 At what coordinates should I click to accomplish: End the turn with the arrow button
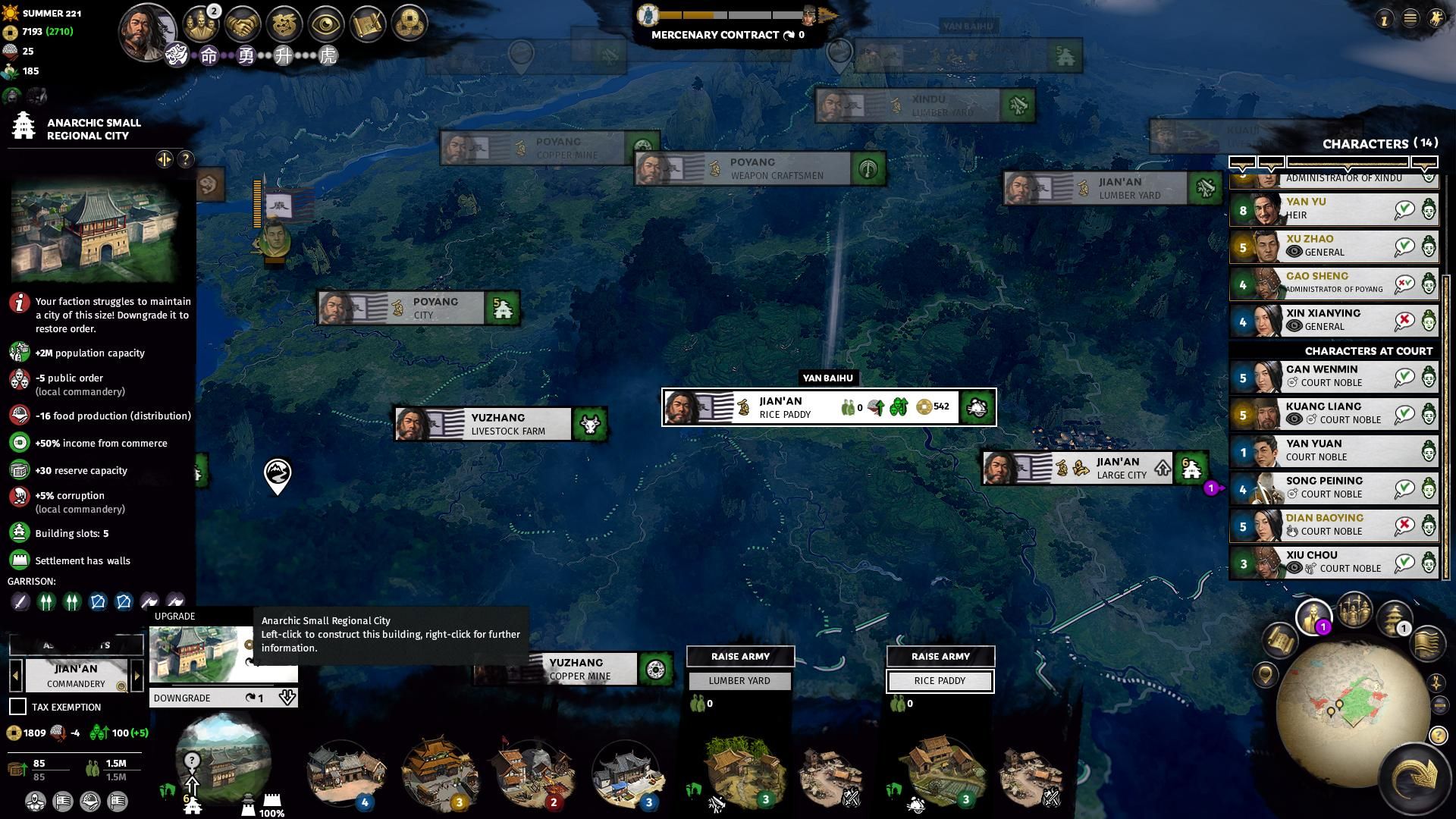[x=1414, y=778]
